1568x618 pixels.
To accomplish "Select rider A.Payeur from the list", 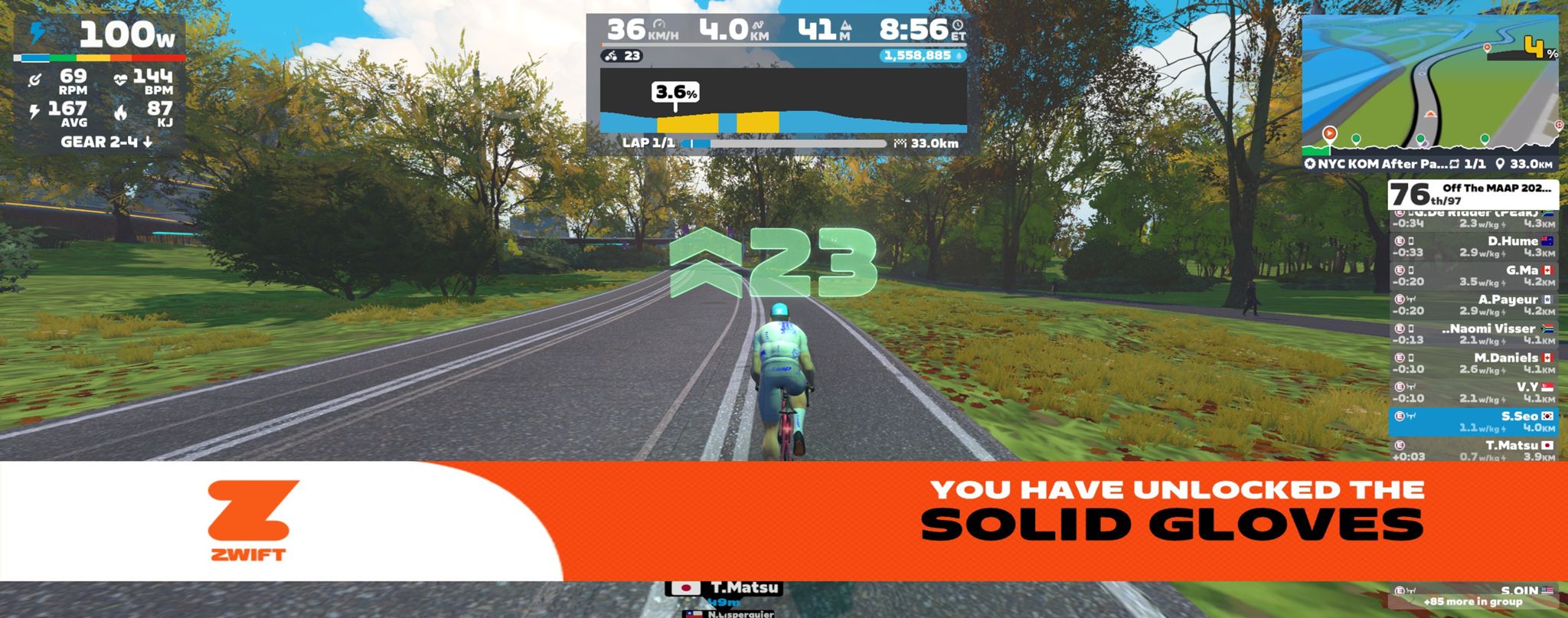I will click(1473, 305).
